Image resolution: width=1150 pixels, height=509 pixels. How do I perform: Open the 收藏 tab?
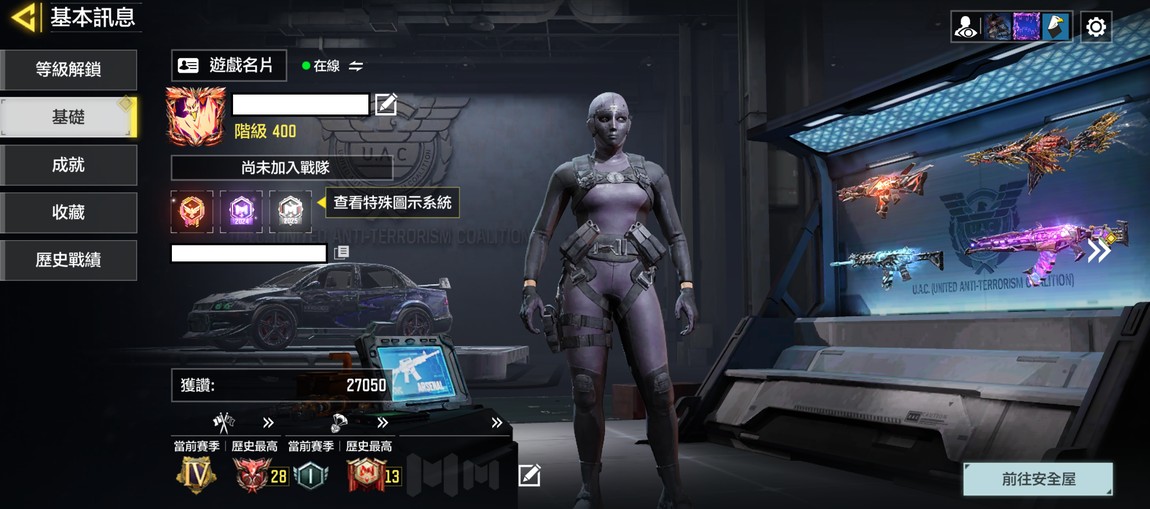tap(69, 212)
